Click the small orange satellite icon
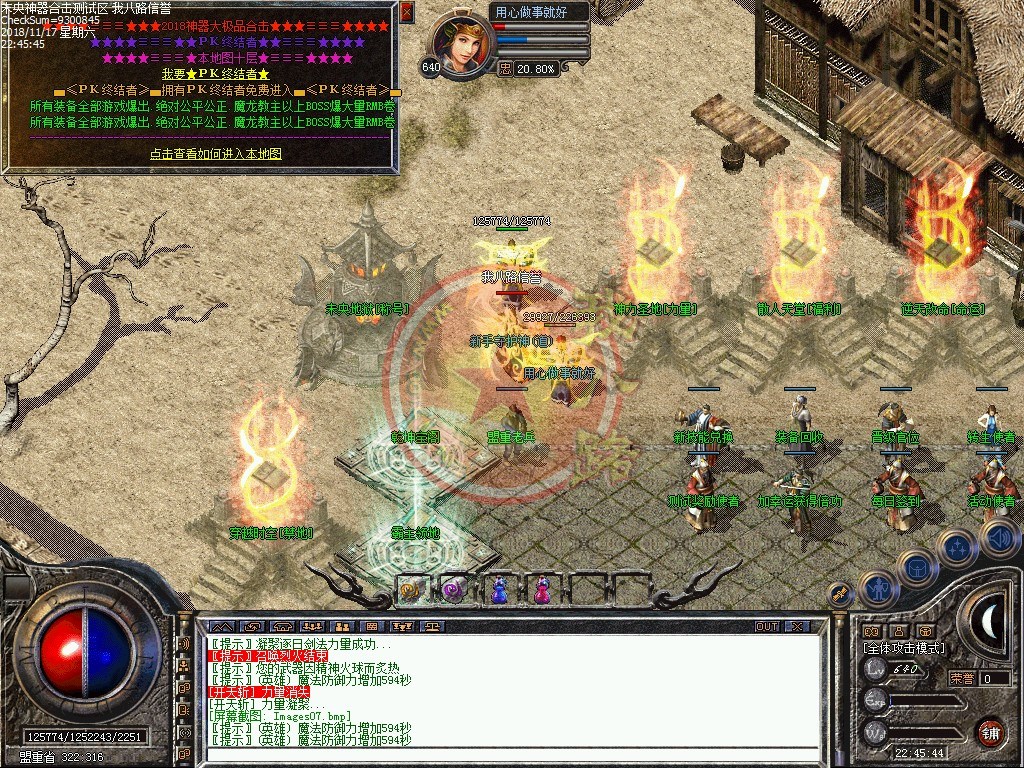 (x=841, y=595)
